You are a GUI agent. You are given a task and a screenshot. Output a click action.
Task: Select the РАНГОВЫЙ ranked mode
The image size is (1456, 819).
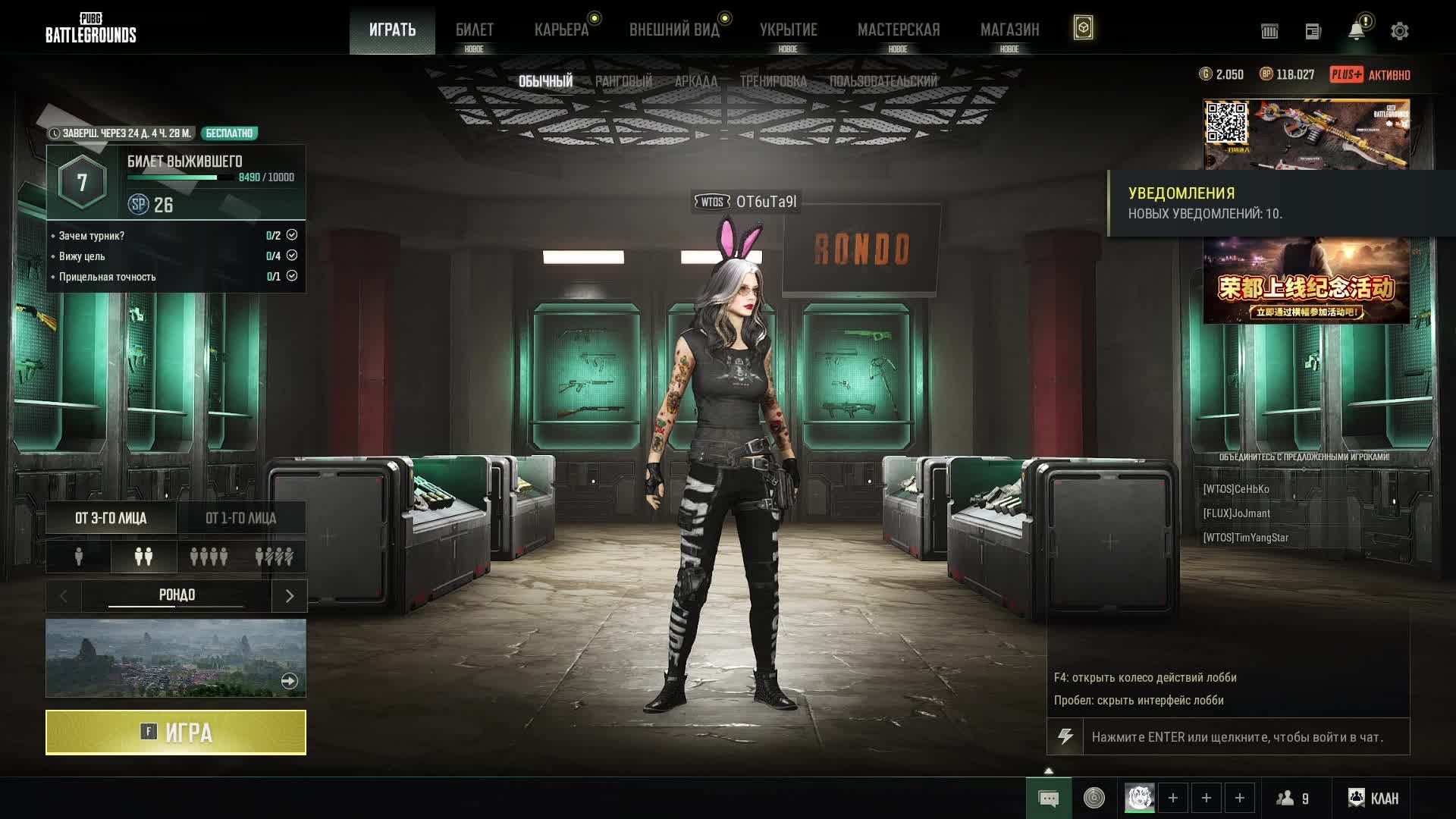(623, 81)
